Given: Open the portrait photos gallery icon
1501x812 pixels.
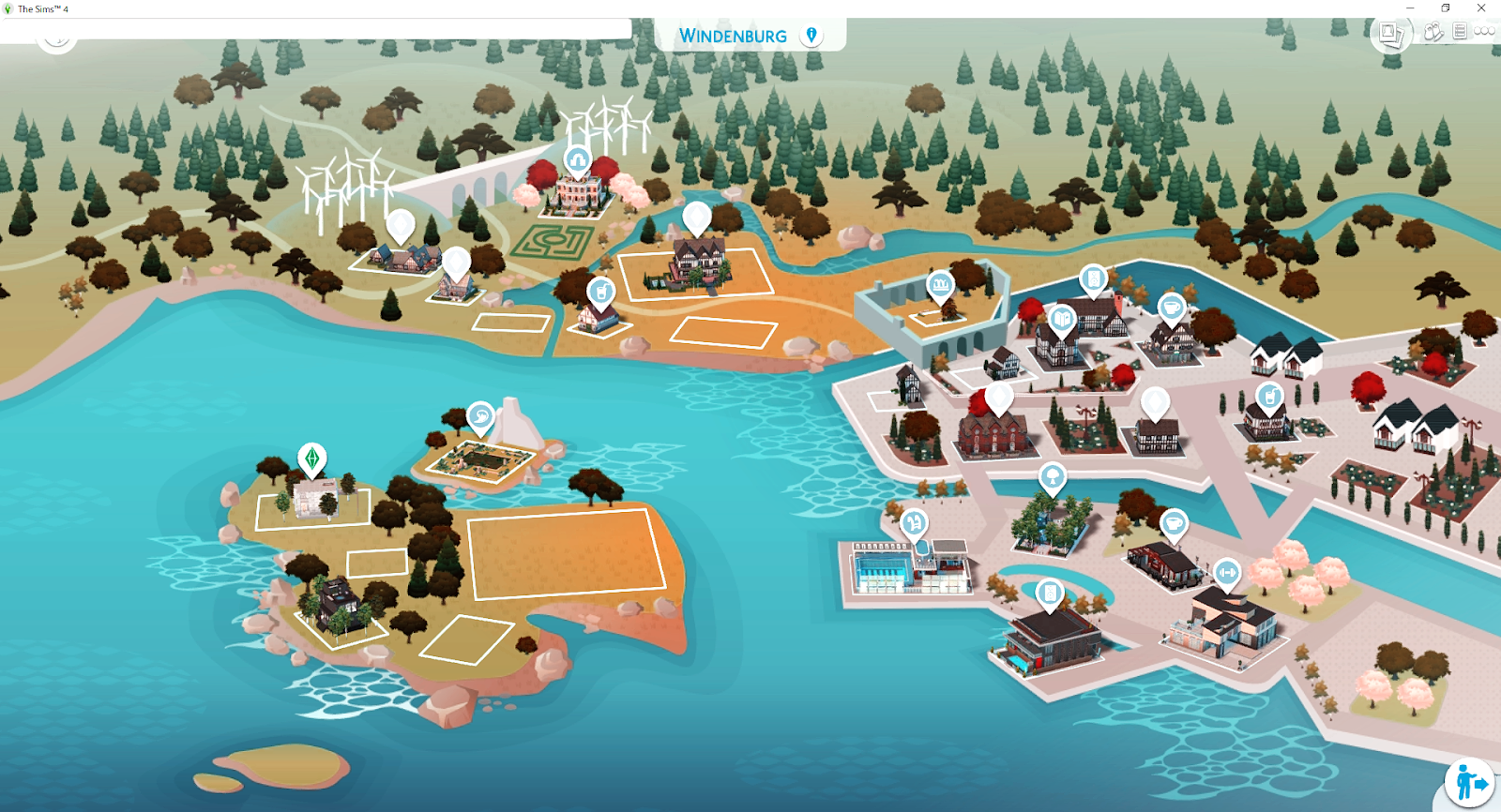Looking at the screenshot, I should (1390, 35).
